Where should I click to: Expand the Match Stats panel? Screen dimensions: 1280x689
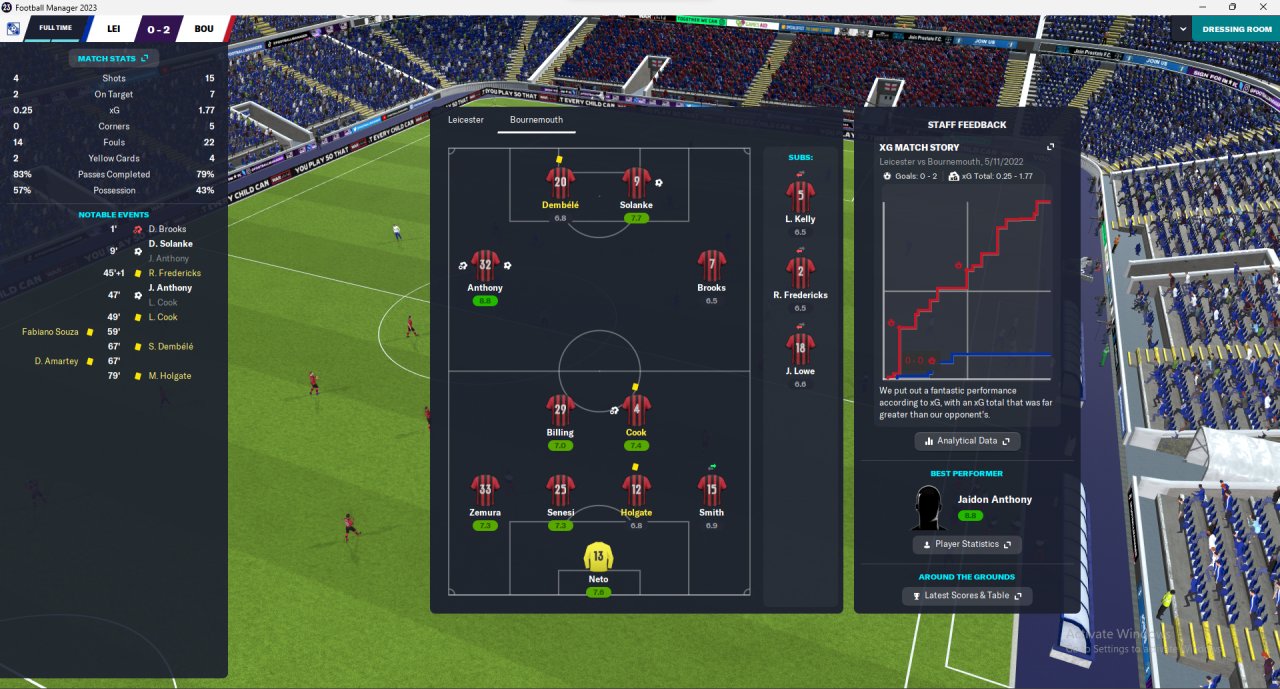pyautogui.click(x=113, y=59)
